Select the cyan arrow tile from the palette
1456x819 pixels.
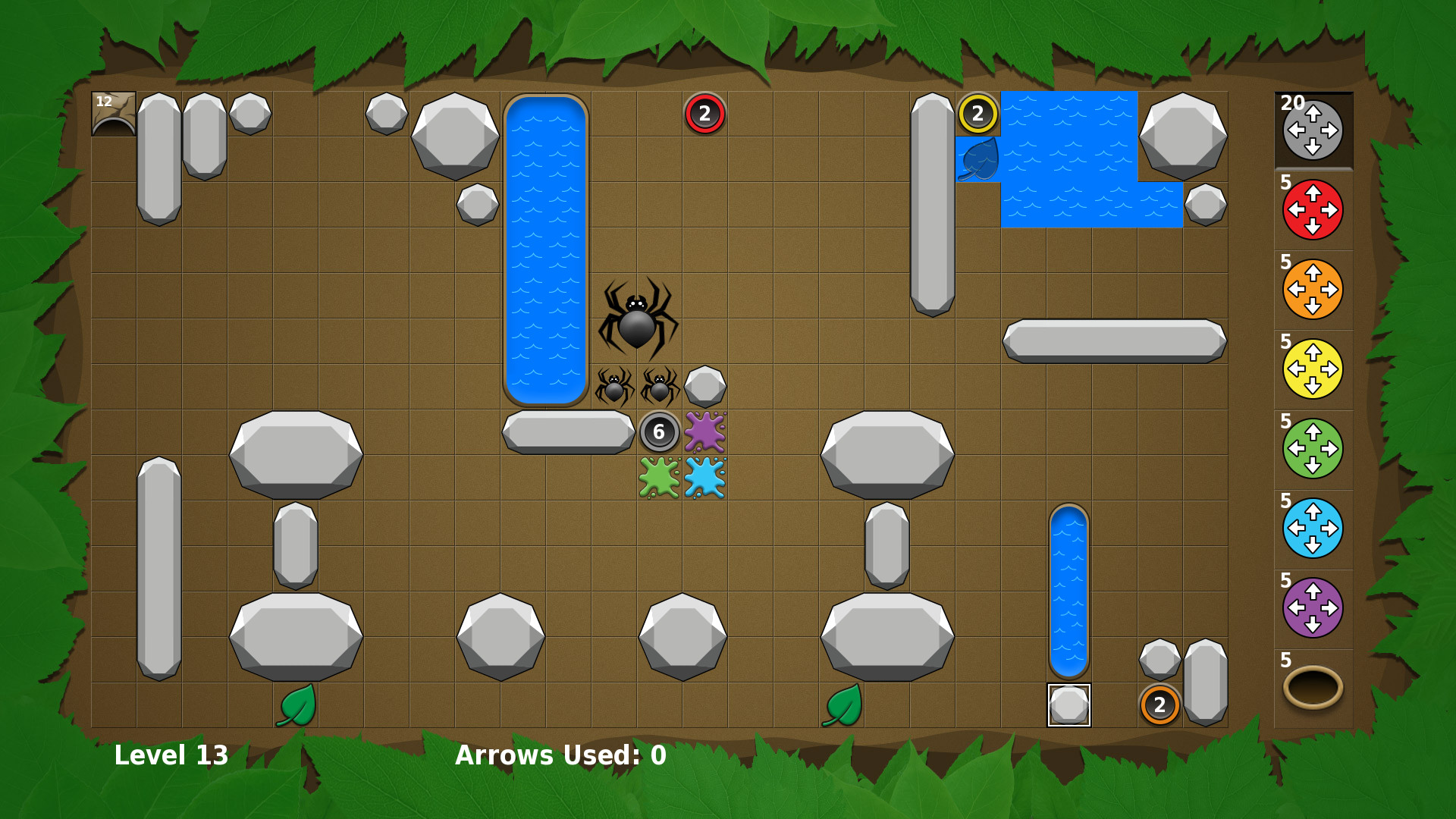click(1313, 526)
